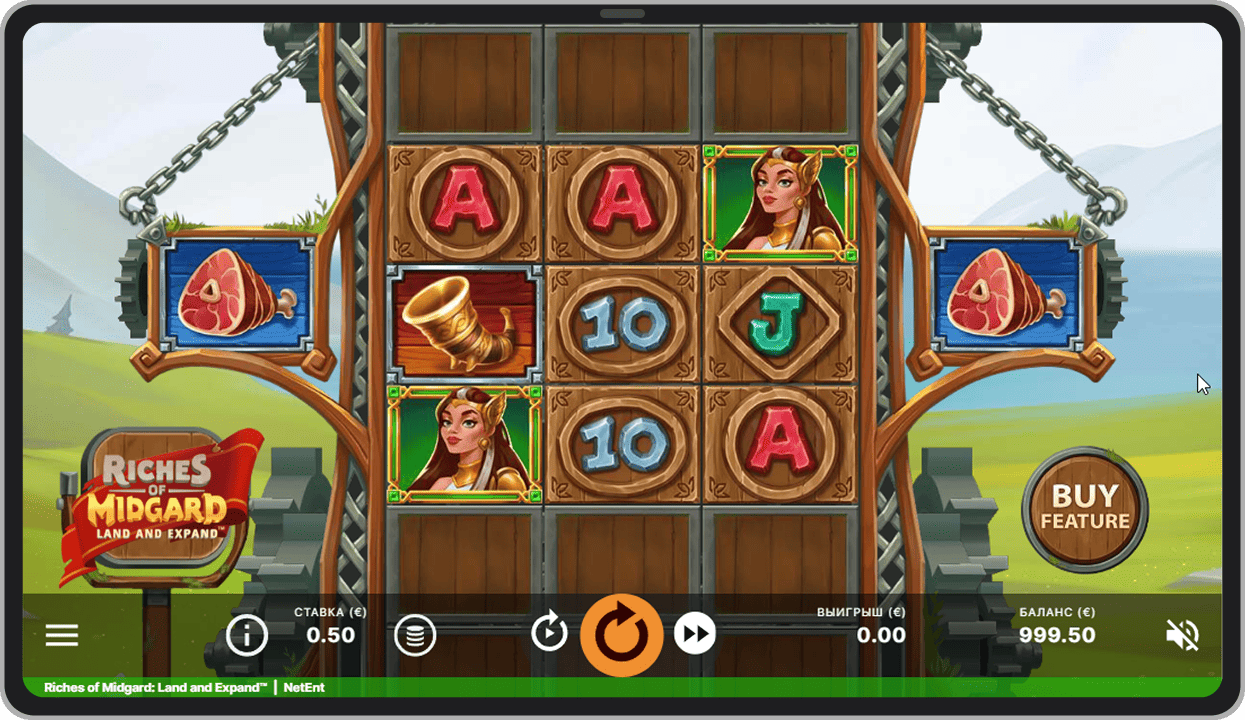The height and width of the screenshot is (720, 1245).
Task: Open the coin stack bet settings
Action: pos(415,635)
